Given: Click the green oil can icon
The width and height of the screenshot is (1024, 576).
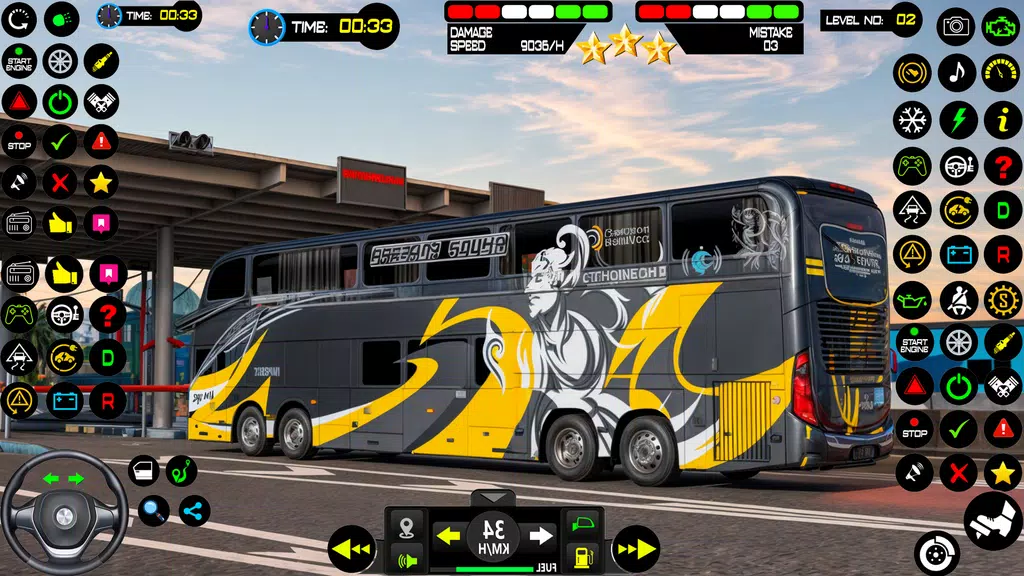Looking at the screenshot, I should [x=912, y=298].
